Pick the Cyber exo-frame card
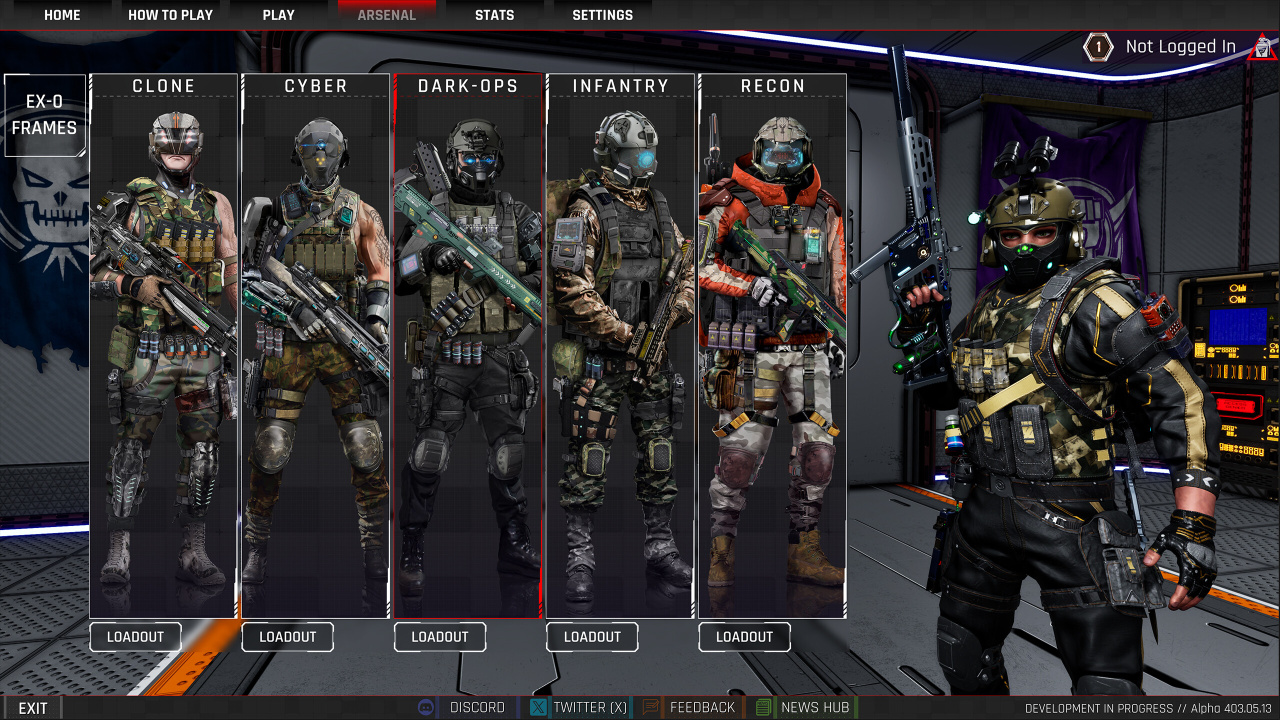This screenshot has width=1280, height=720. (x=316, y=345)
